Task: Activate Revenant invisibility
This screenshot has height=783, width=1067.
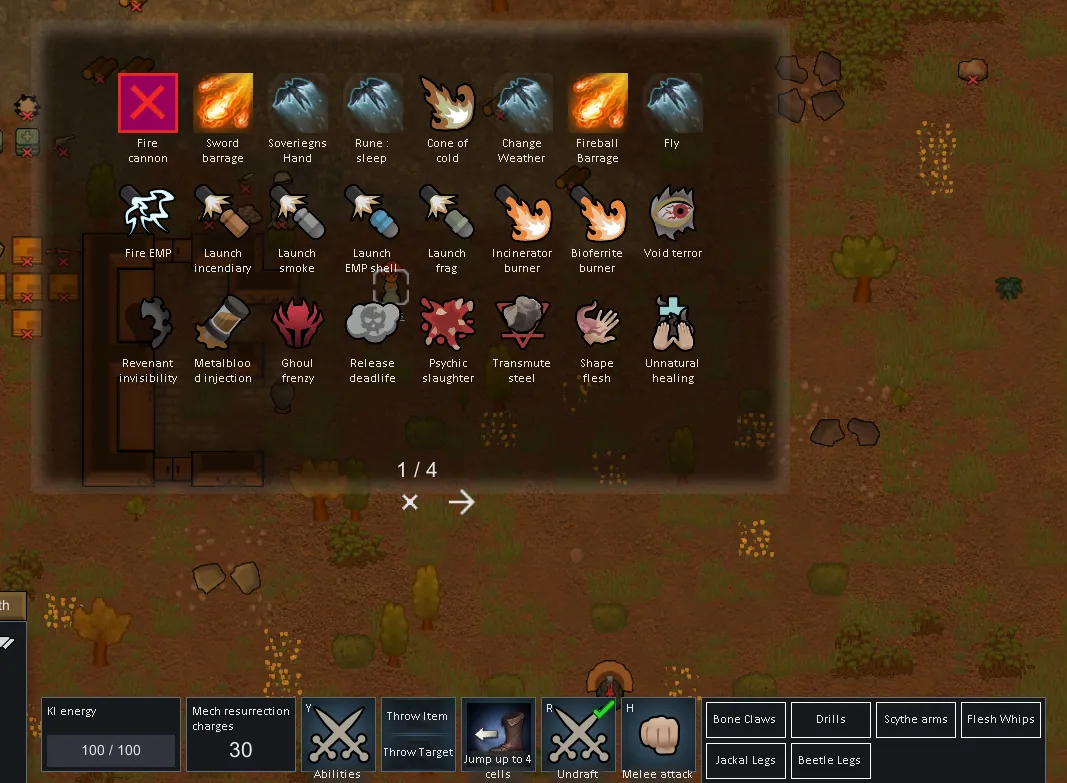Action: coord(148,323)
